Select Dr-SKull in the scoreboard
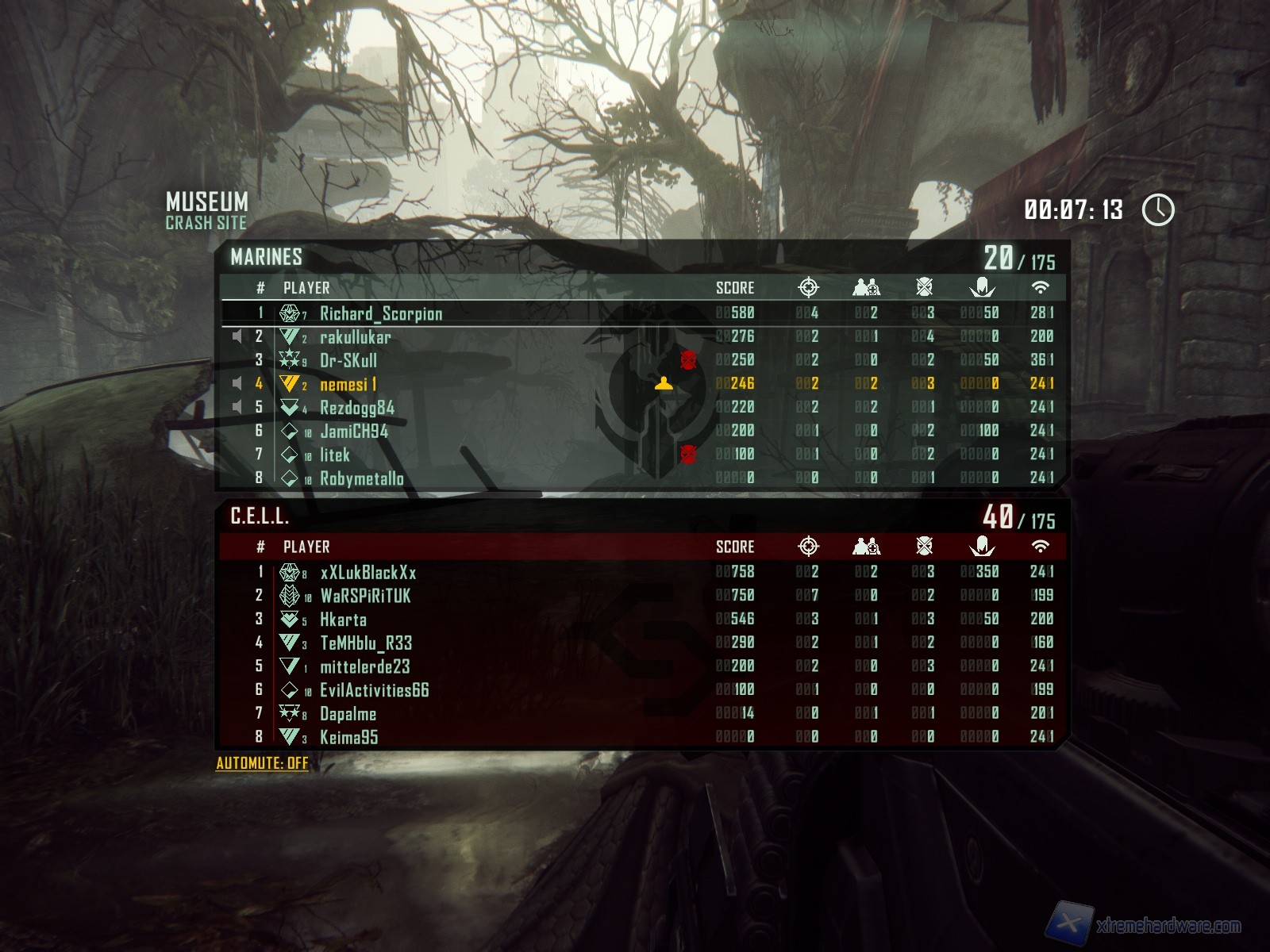 point(348,360)
